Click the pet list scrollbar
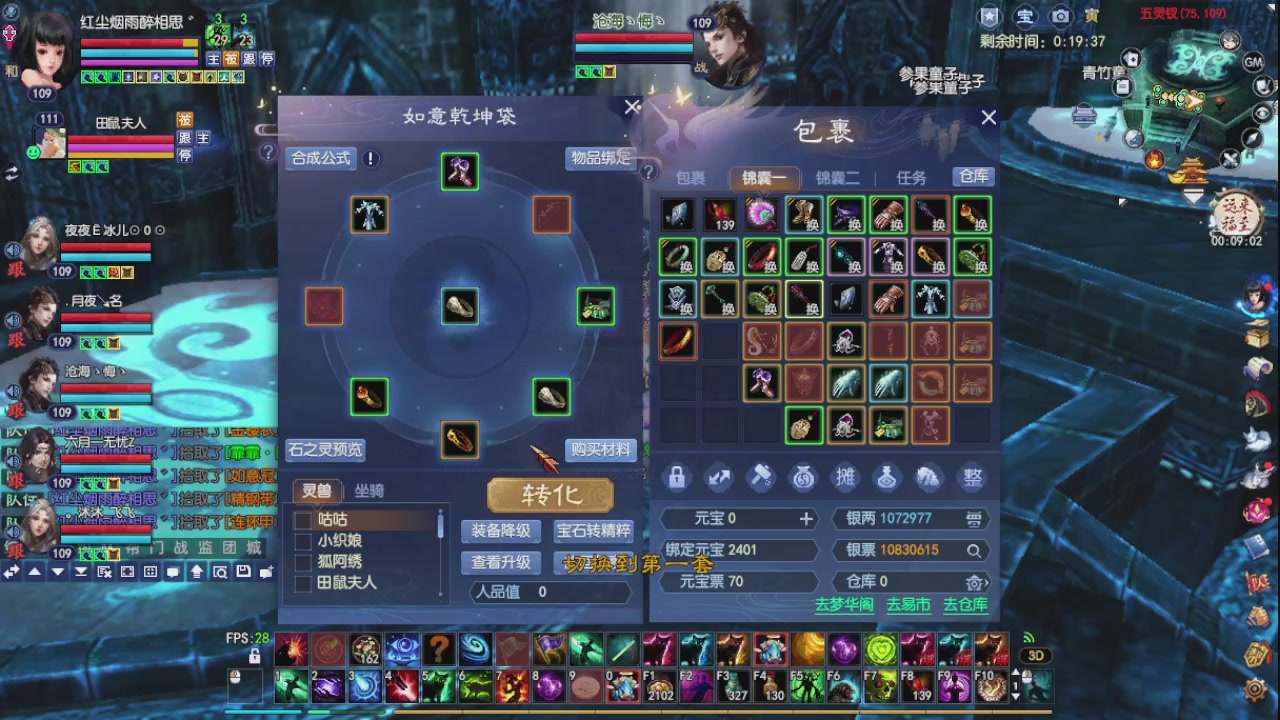1280x720 pixels. 439,524
